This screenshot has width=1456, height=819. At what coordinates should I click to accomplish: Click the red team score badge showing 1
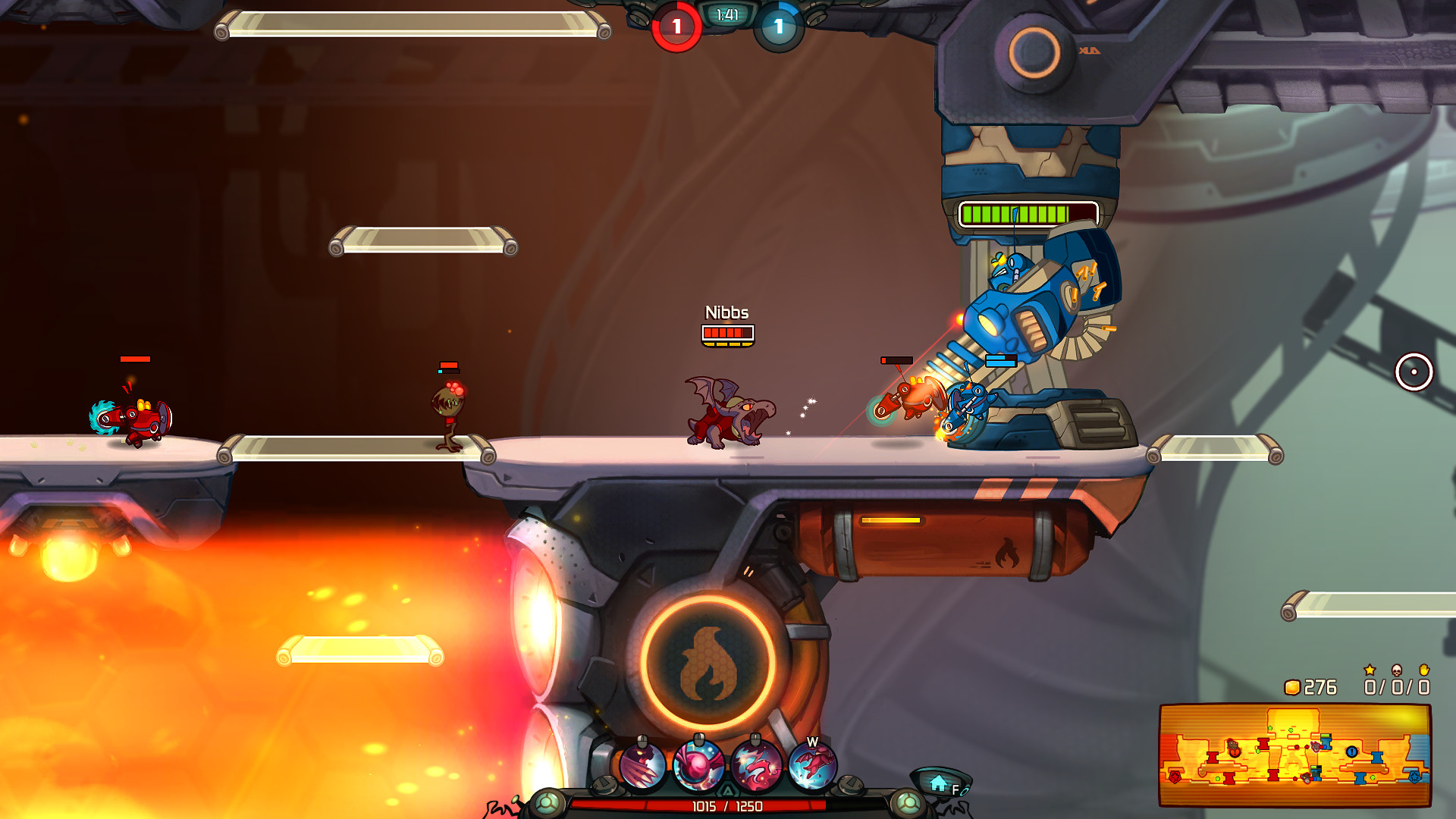[x=675, y=25]
